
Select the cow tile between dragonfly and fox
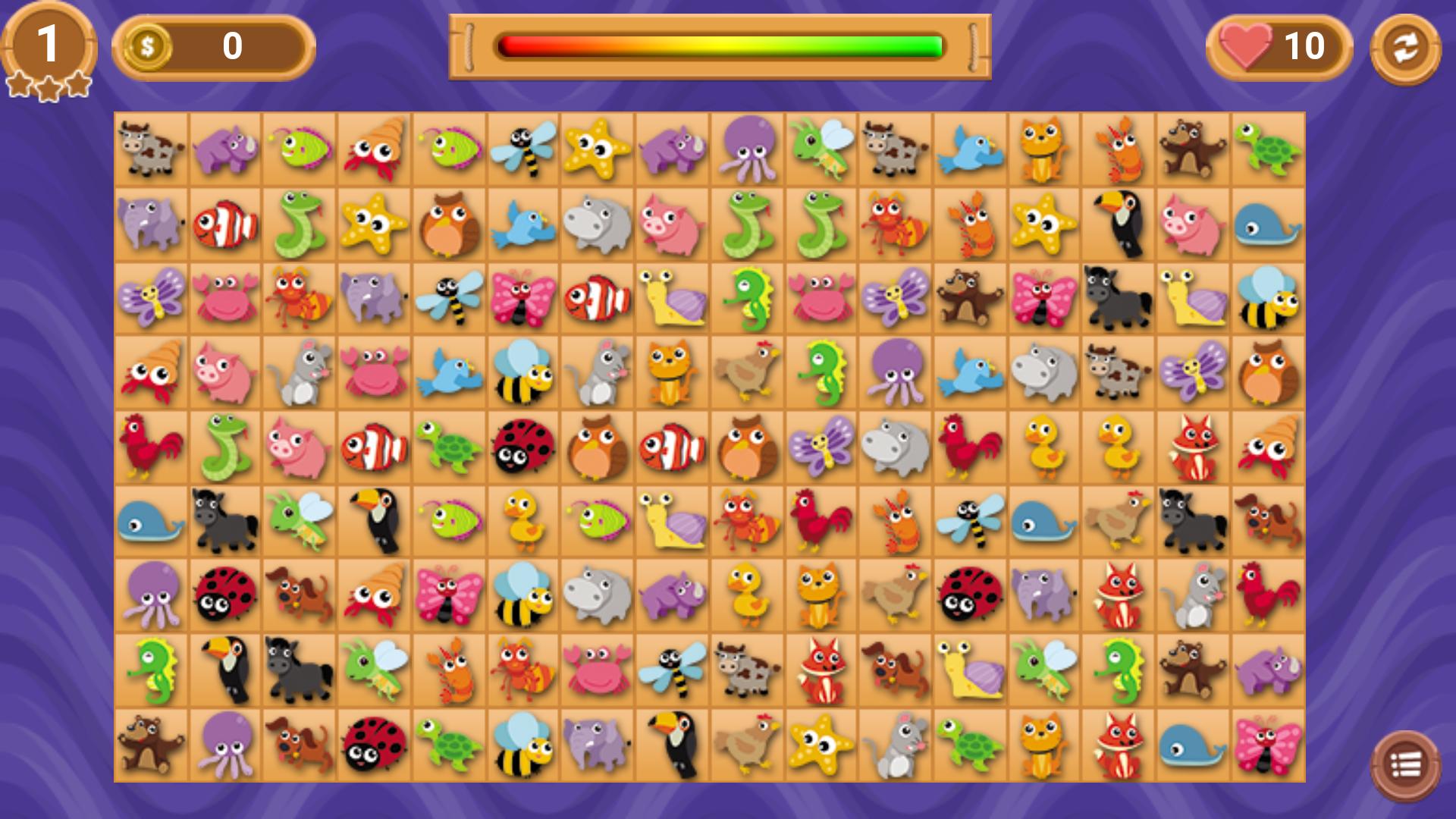[x=747, y=670]
